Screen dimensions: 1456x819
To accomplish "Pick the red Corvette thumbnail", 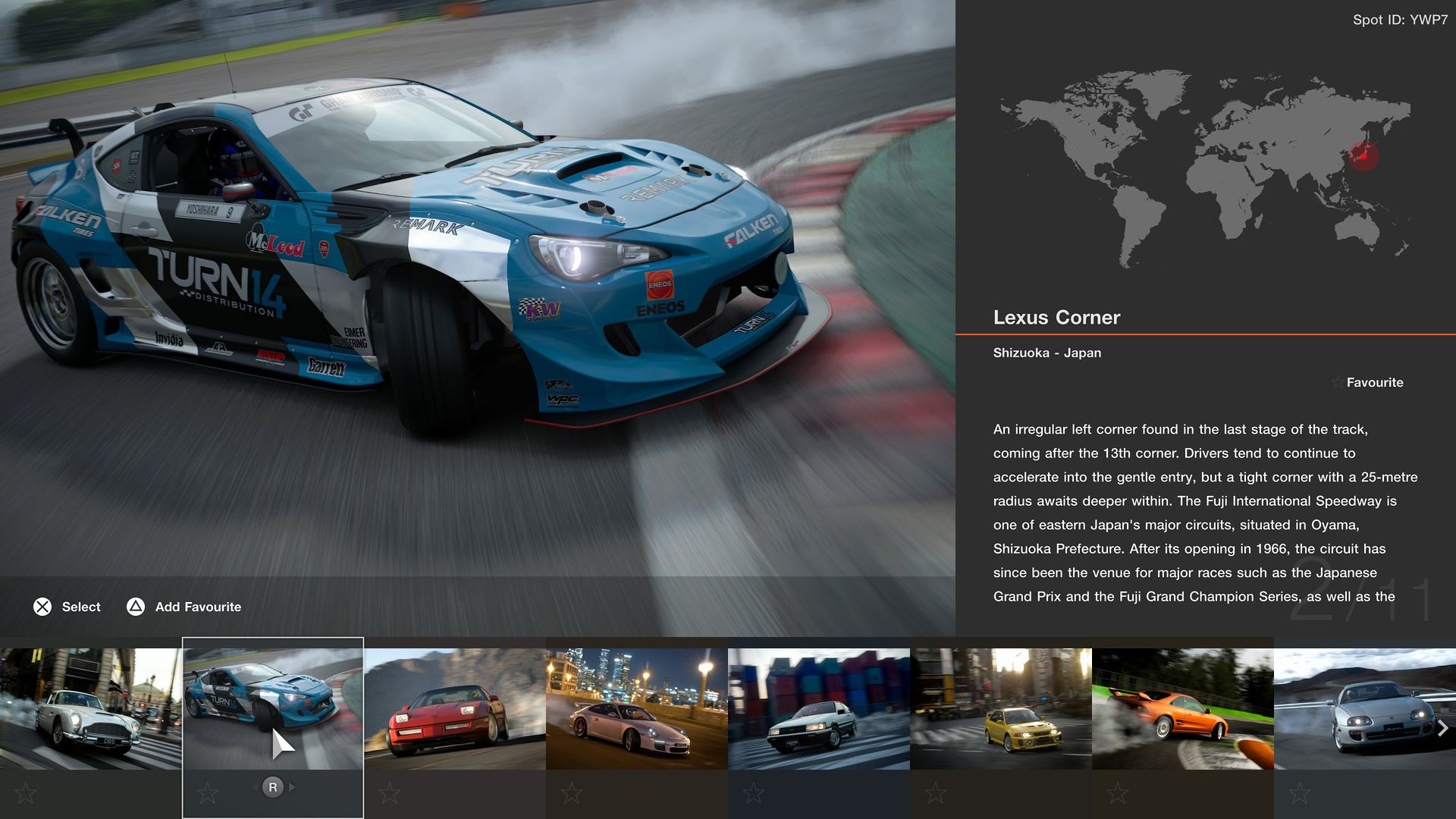I will 454,708.
